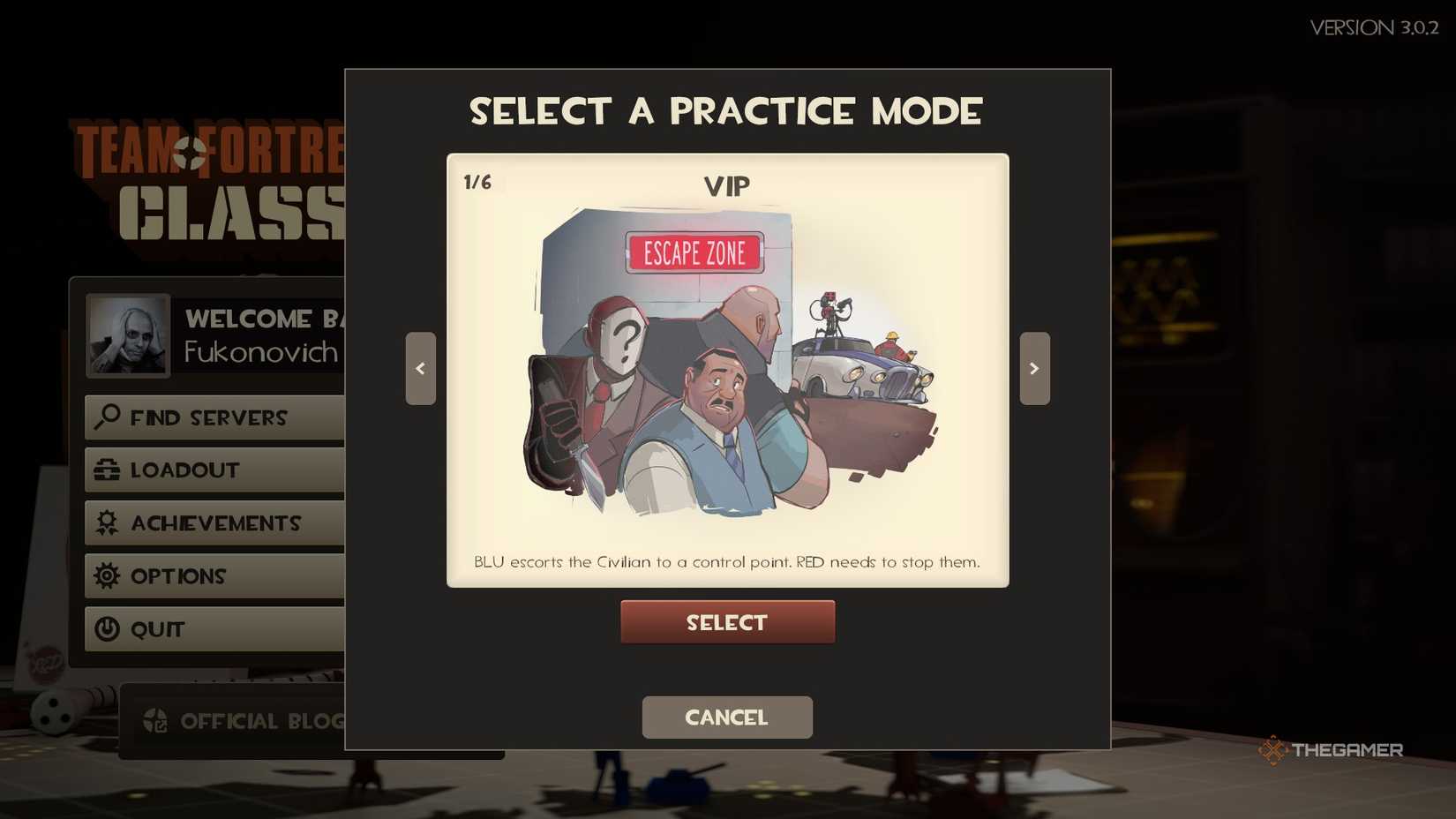Click the Fukonovich player avatar portrait

(x=127, y=334)
